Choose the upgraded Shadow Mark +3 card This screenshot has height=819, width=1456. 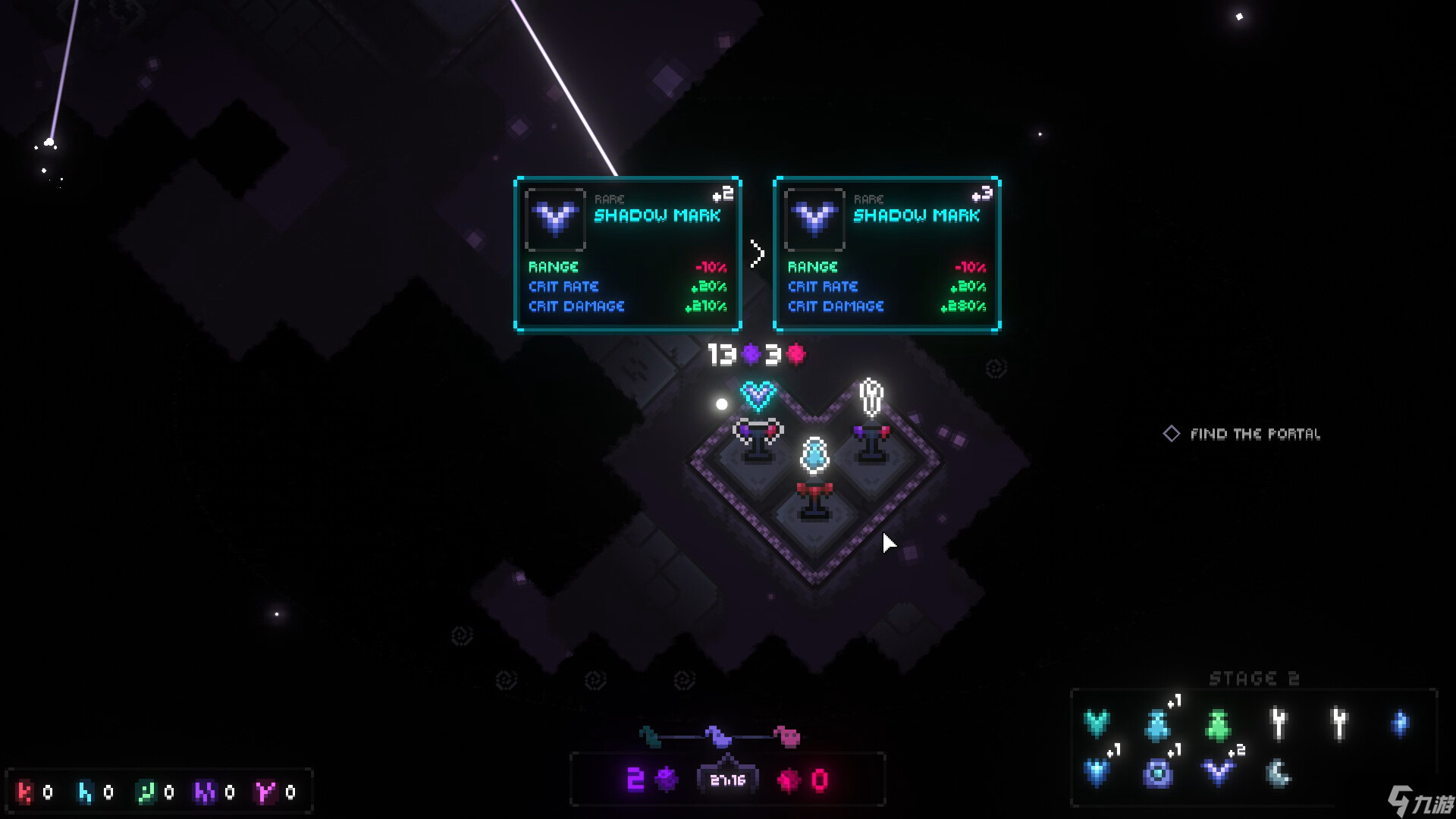(x=886, y=254)
